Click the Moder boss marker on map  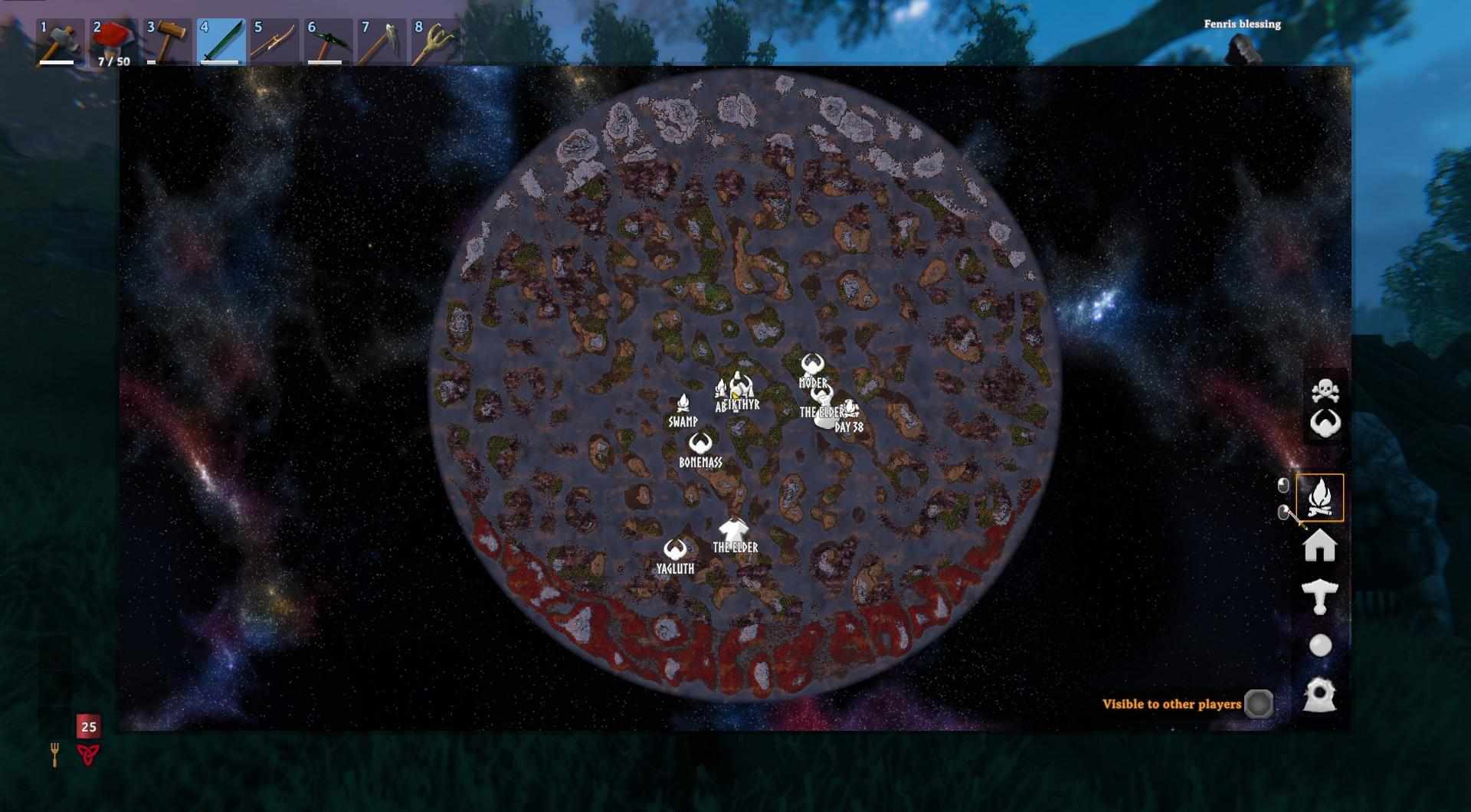(x=812, y=364)
